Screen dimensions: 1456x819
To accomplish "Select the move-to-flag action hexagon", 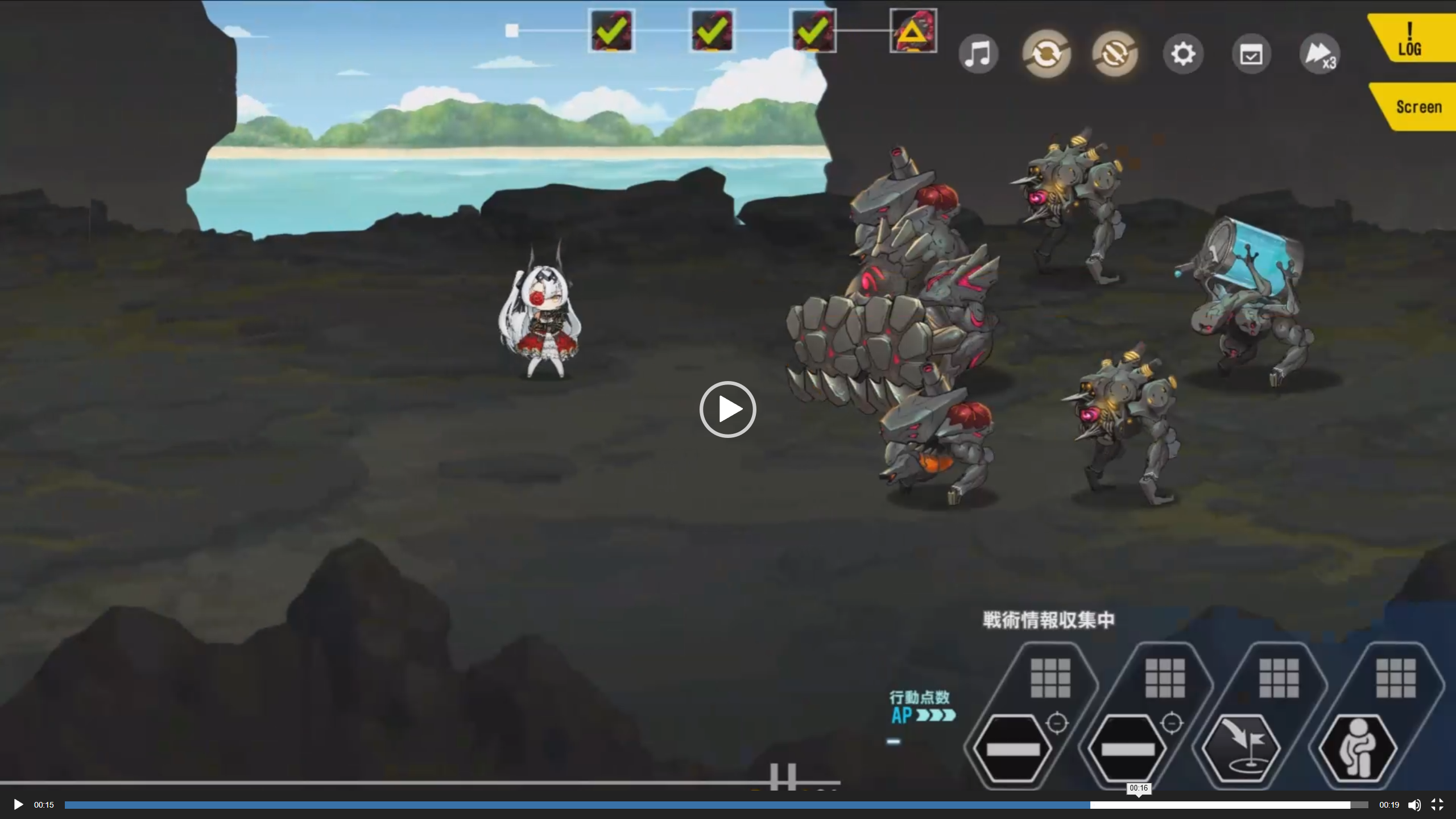I will click(1242, 747).
